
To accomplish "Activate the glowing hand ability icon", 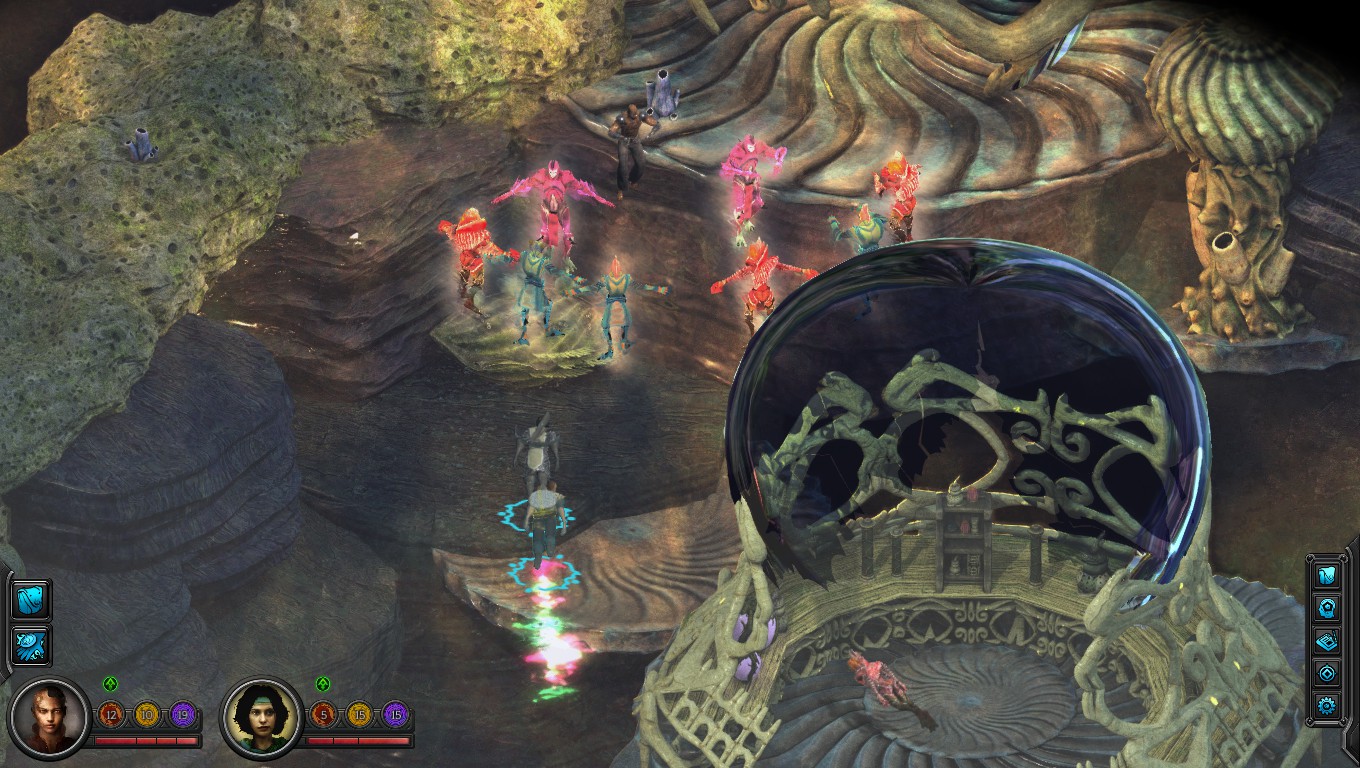I will 31,645.
